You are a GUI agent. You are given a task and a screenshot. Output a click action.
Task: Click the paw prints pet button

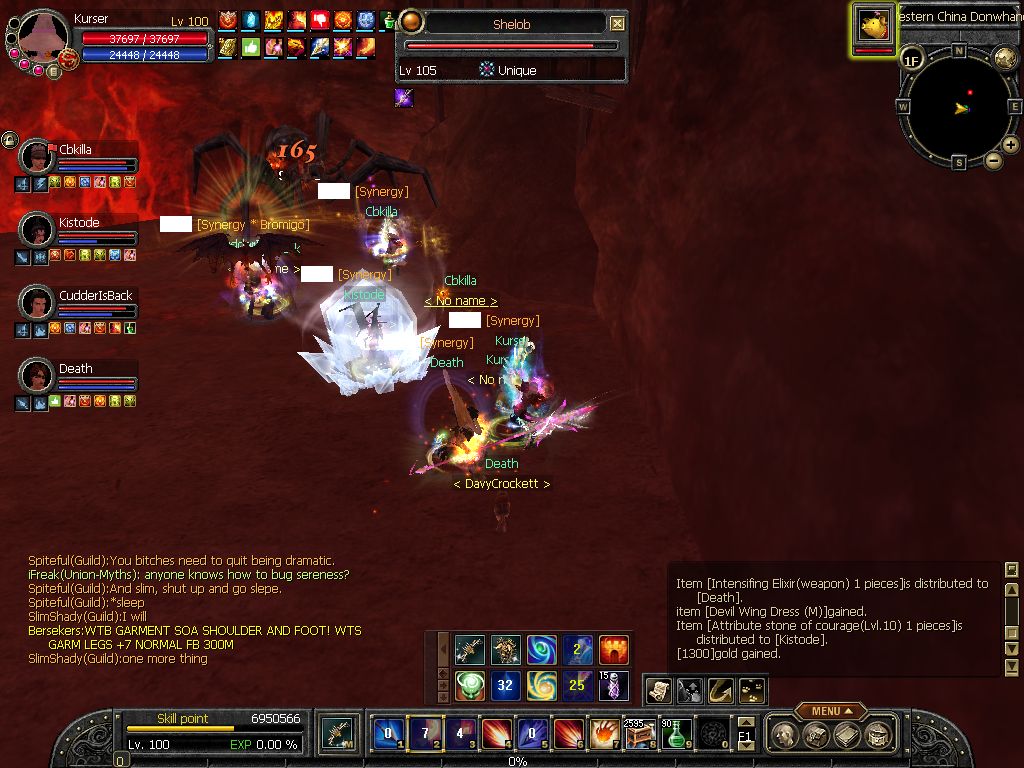coord(750,690)
